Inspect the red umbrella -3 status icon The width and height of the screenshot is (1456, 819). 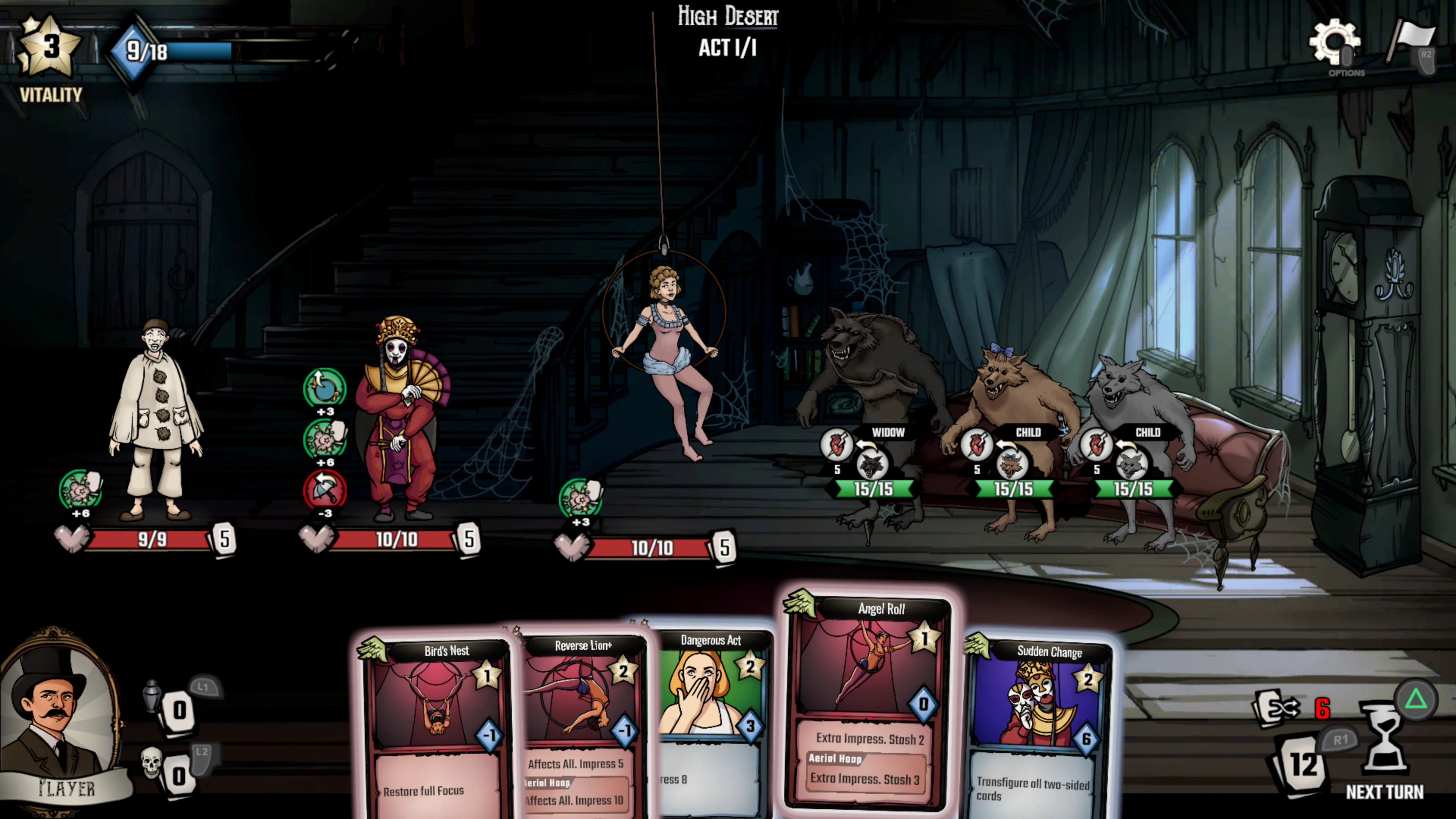tap(325, 490)
